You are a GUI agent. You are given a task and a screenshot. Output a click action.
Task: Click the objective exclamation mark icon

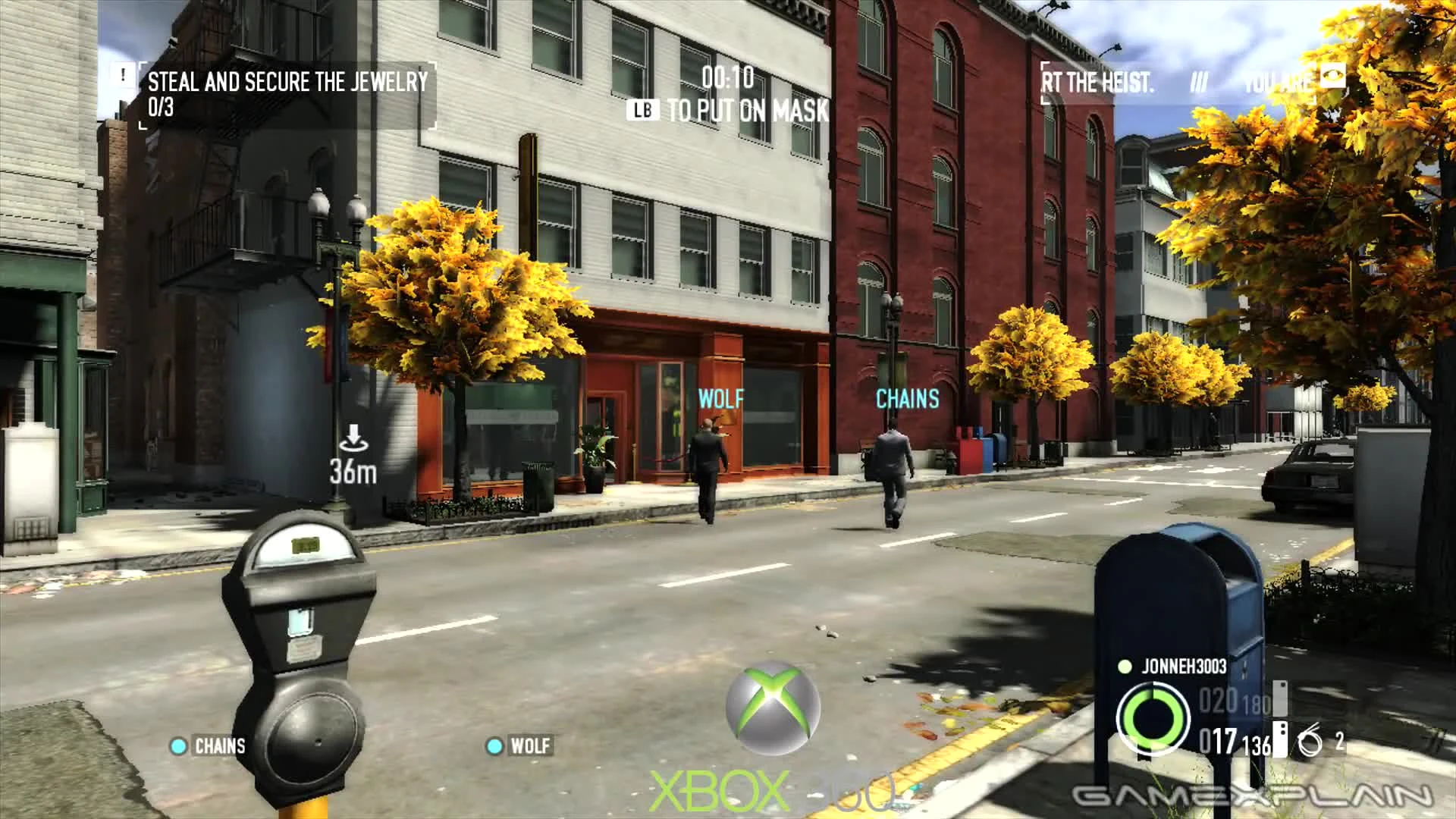point(121,75)
